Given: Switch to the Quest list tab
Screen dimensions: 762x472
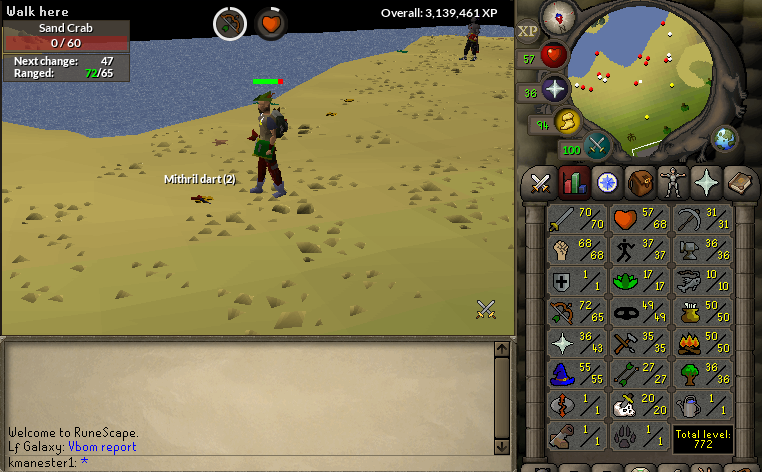Looking at the screenshot, I should point(606,182).
